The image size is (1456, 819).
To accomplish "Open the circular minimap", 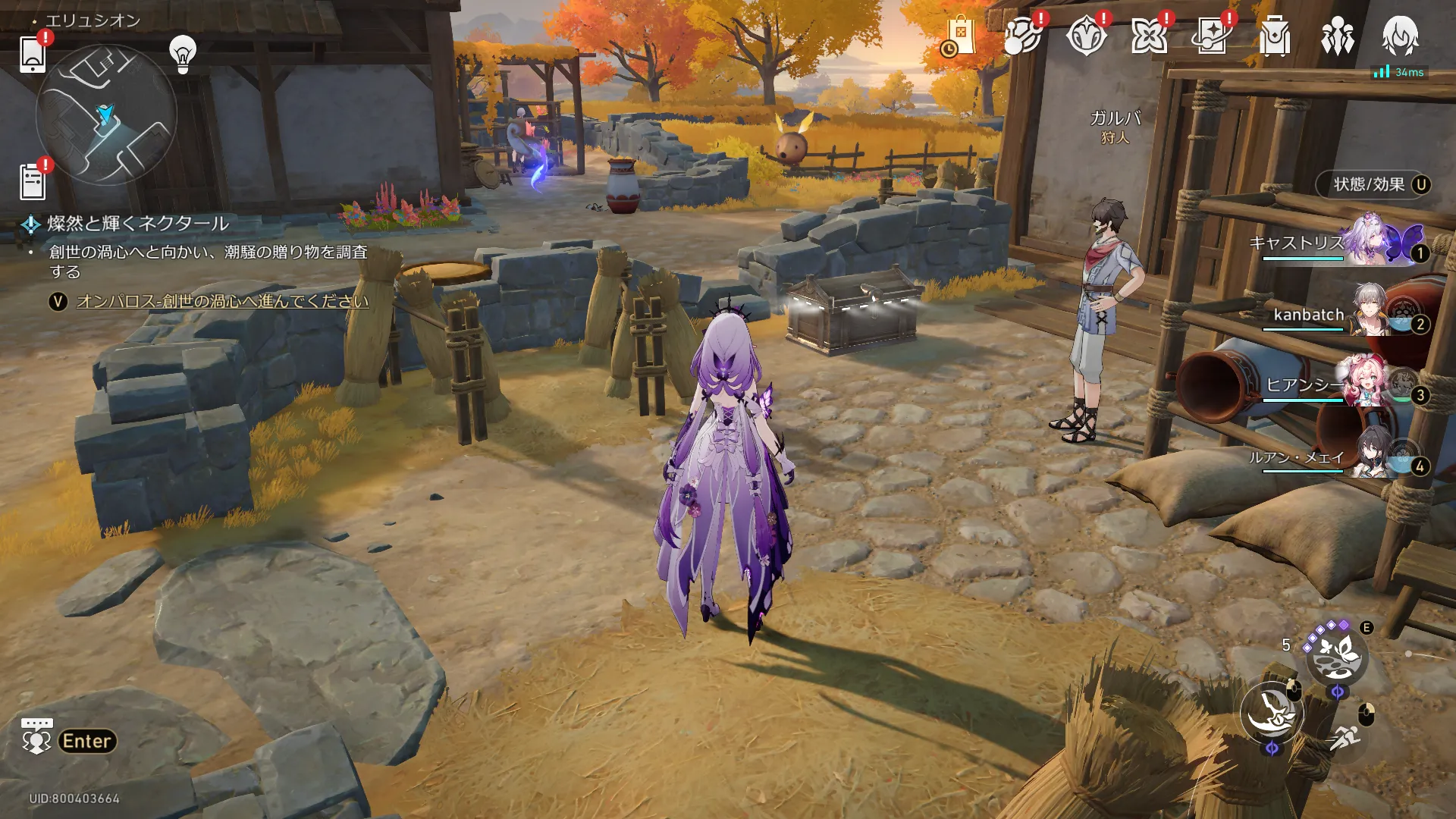I will tap(106, 115).
